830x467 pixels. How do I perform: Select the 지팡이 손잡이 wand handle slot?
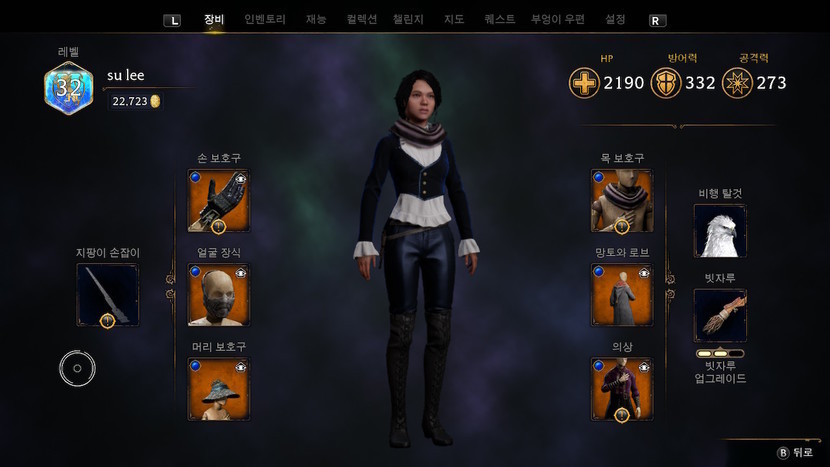click(108, 295)
